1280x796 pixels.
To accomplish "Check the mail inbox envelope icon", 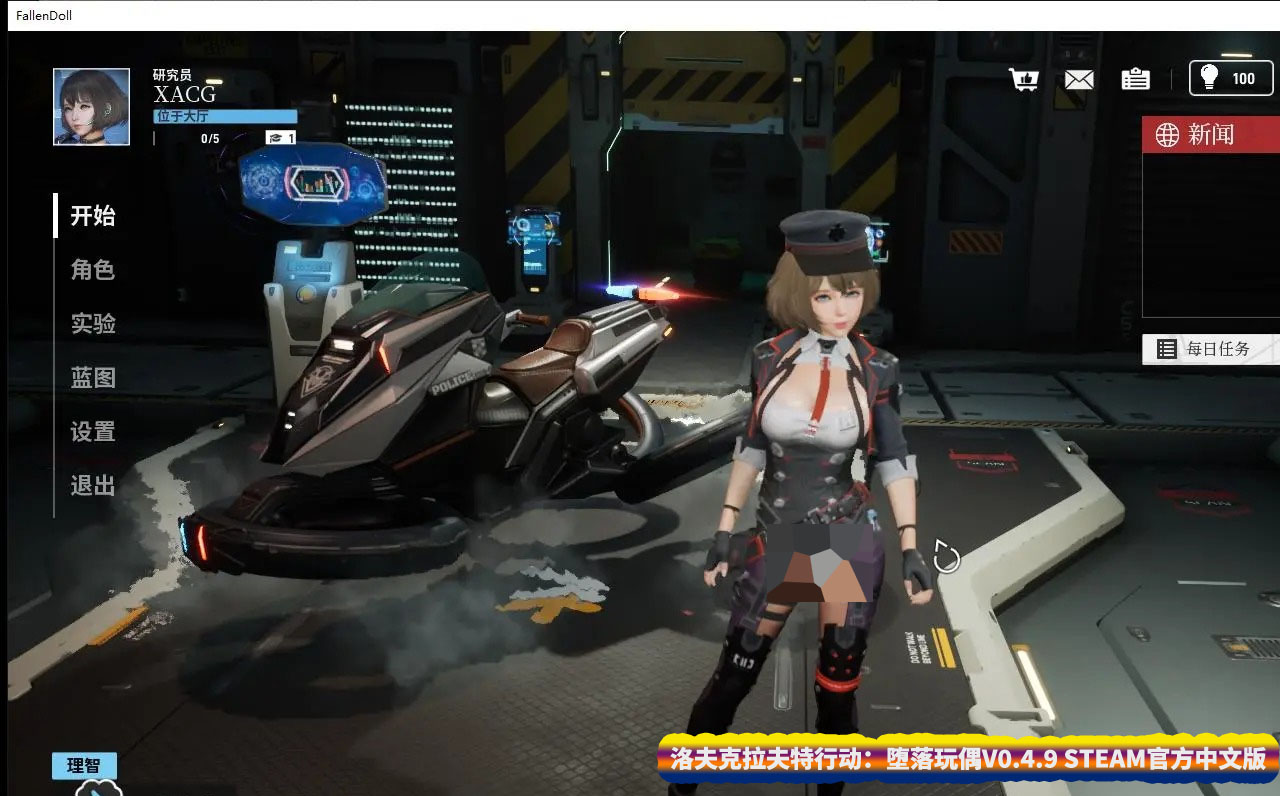I will pyautogui.click(x=1079, y=79).
